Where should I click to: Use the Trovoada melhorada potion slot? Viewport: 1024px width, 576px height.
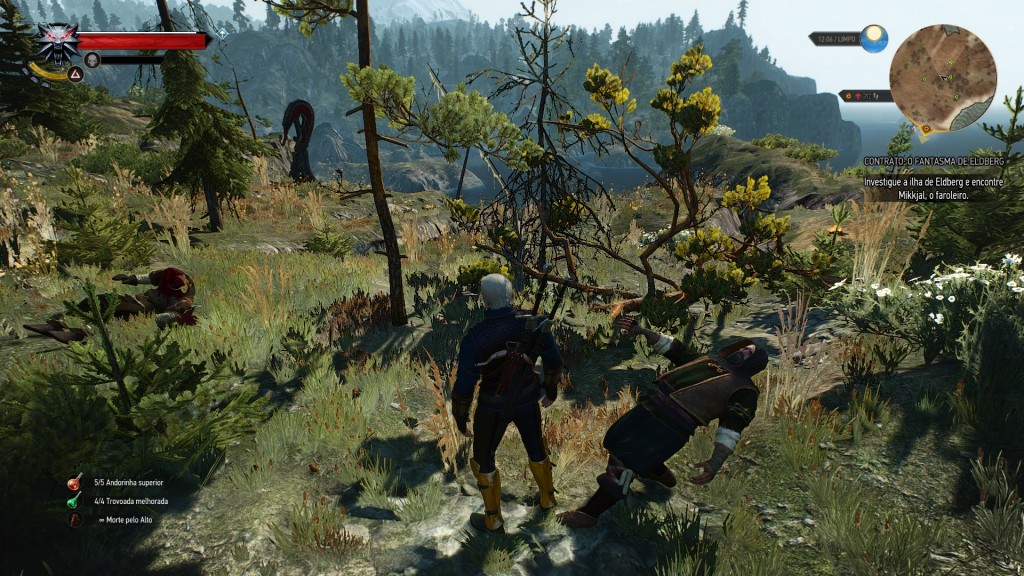pyautogui.click(x=75, y=501)
